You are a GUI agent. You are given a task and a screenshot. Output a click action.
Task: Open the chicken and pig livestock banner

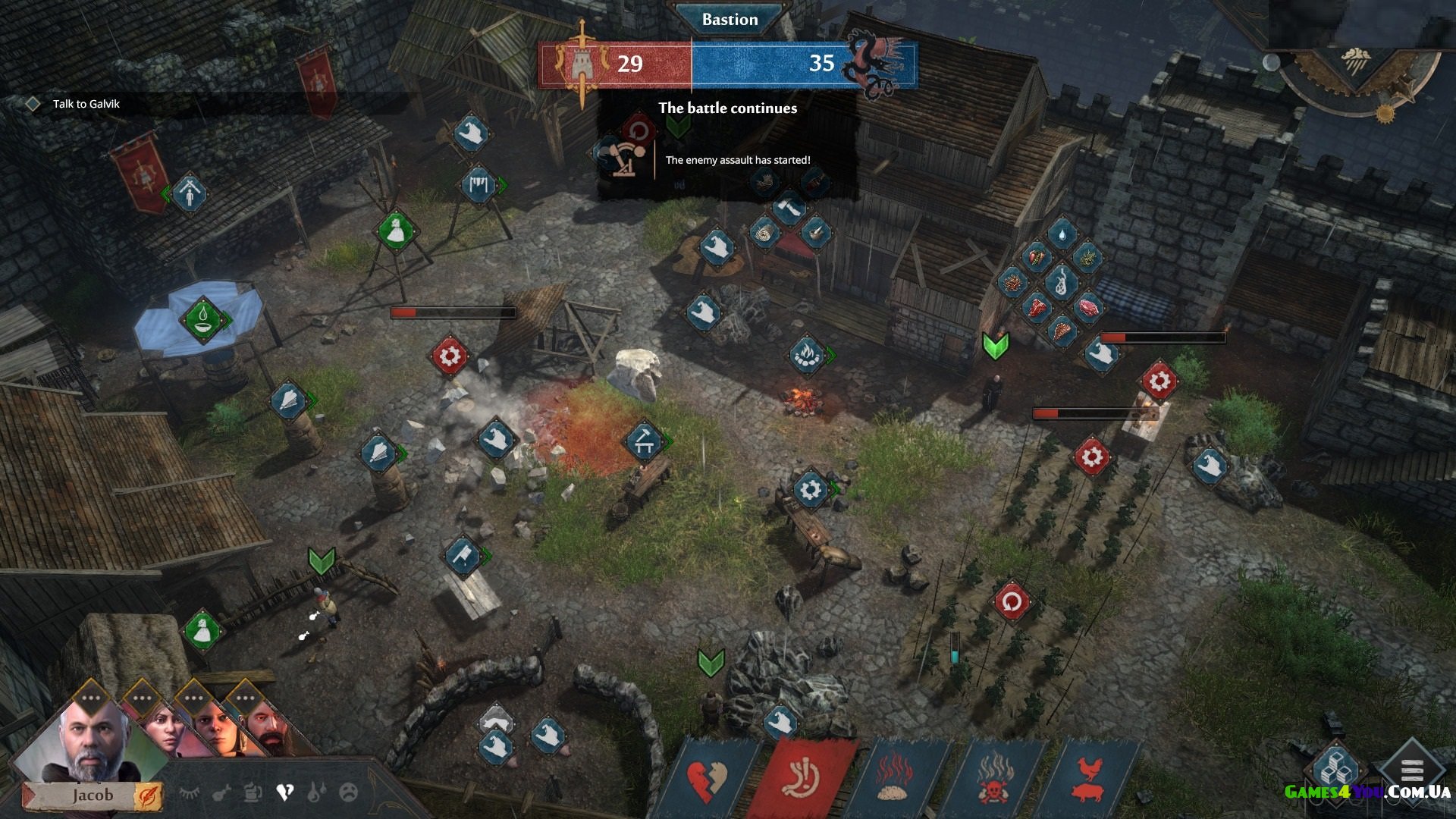tap(1088, 781)
